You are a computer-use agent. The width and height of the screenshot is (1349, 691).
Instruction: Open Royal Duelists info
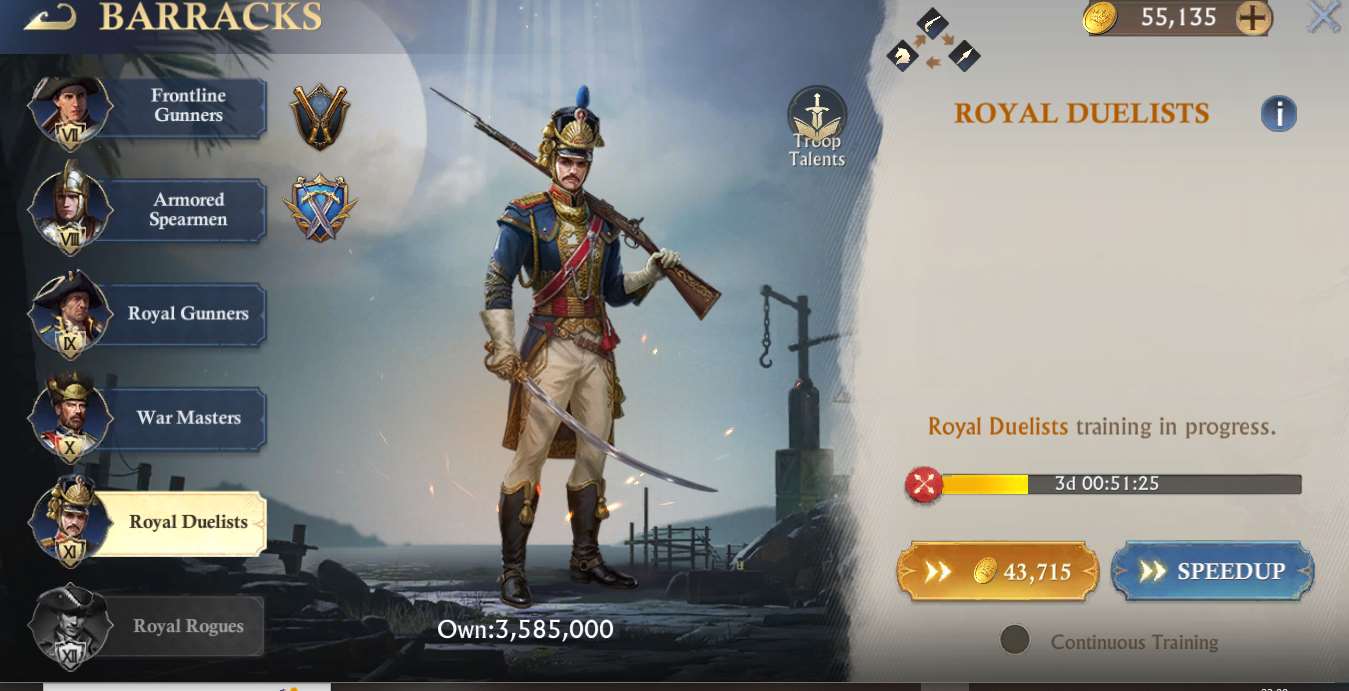(x=1278, y=114)
